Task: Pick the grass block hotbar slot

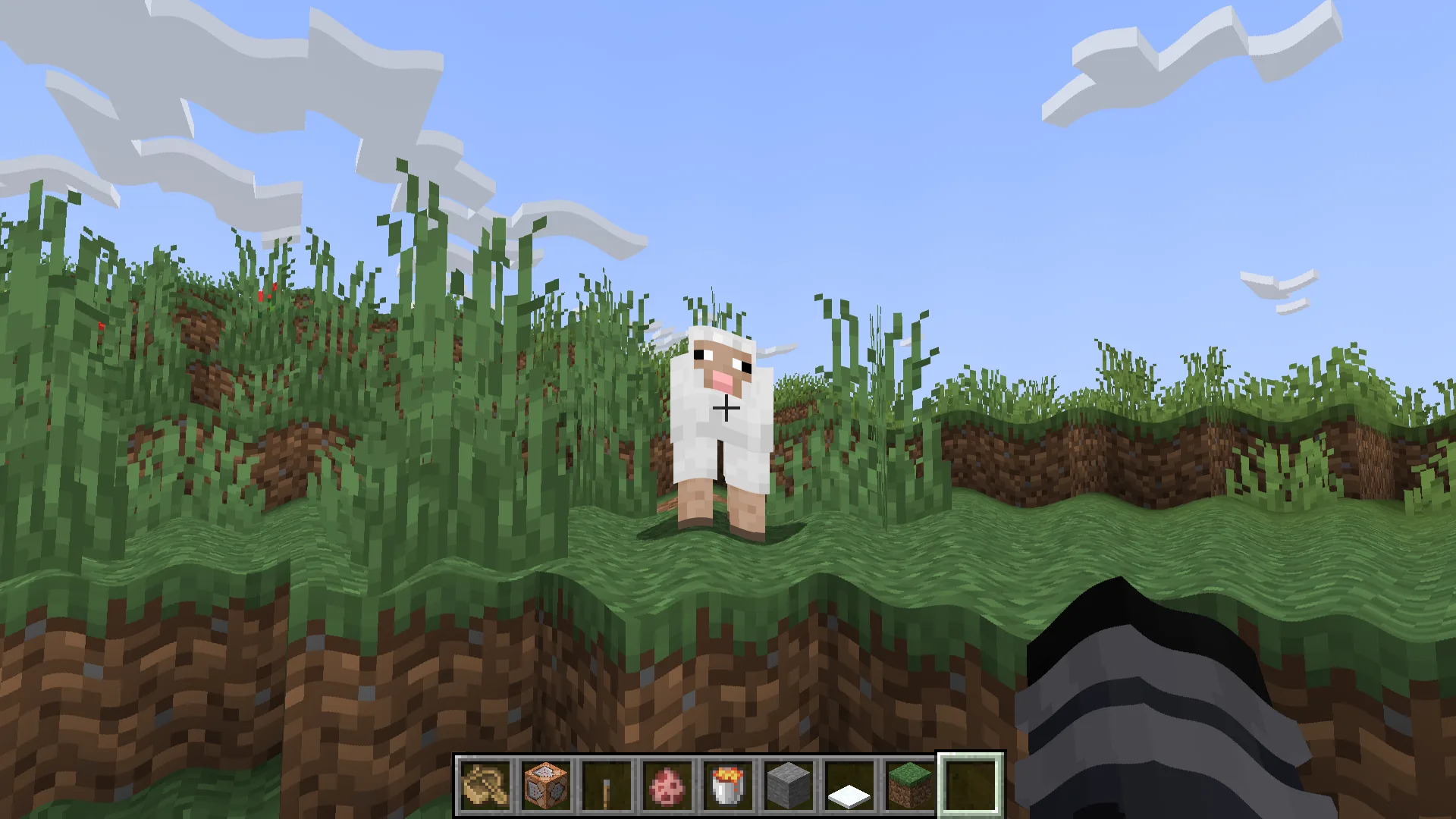Action: [x=910, y=785]
